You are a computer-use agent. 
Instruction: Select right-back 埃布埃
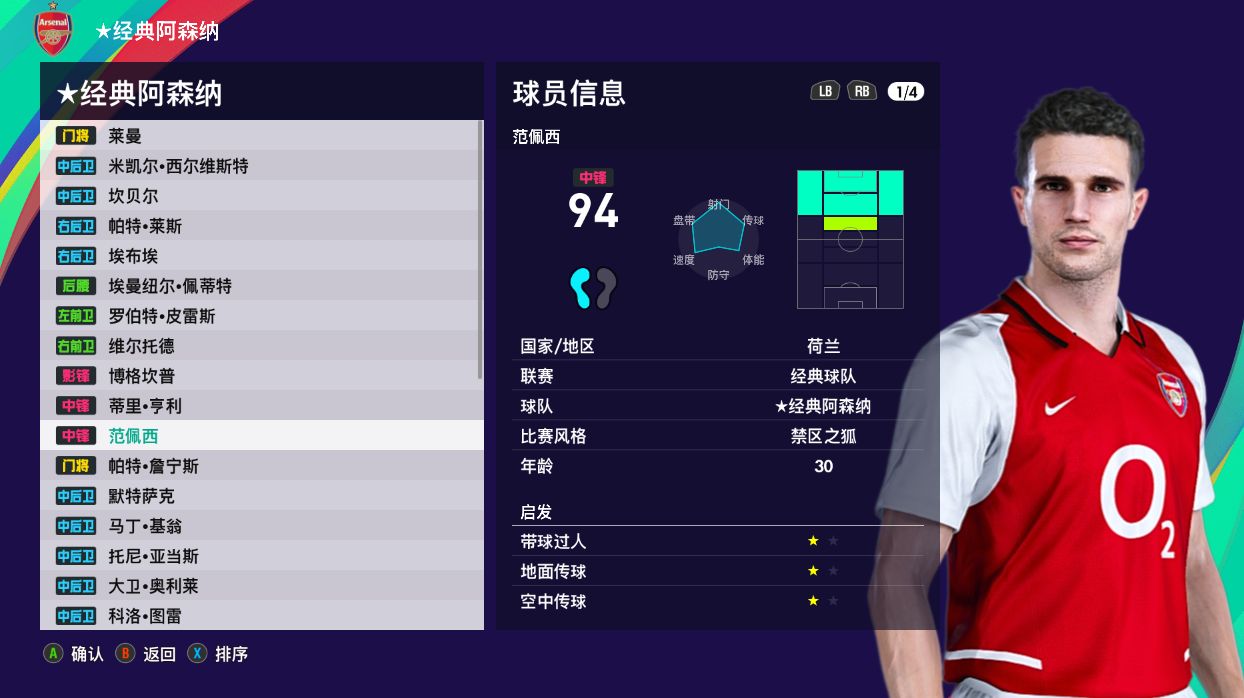[260, 256]
